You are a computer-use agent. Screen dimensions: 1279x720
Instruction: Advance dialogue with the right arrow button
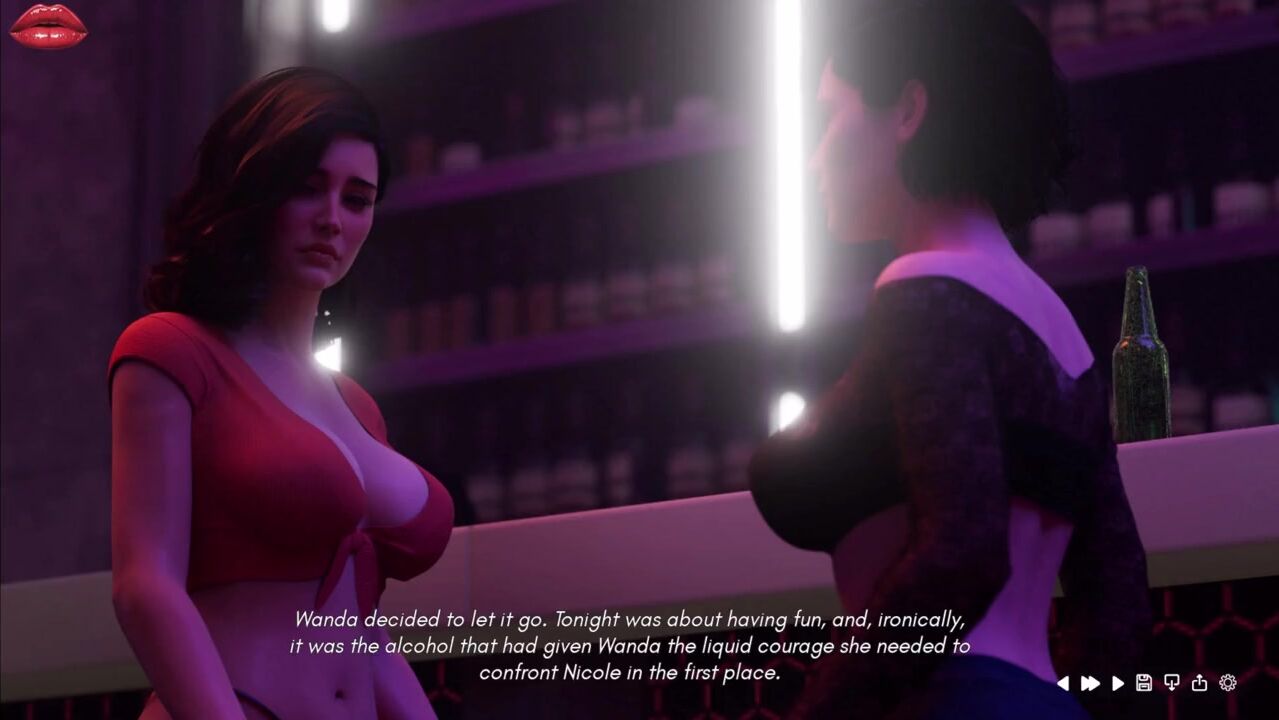pyautogui.click(x=1118, y=683)
